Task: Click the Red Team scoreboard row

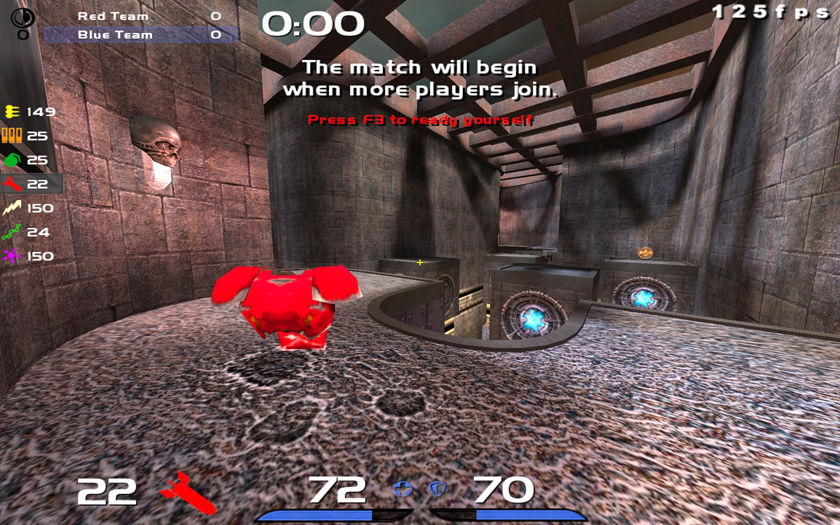Action: click(140, 16)
